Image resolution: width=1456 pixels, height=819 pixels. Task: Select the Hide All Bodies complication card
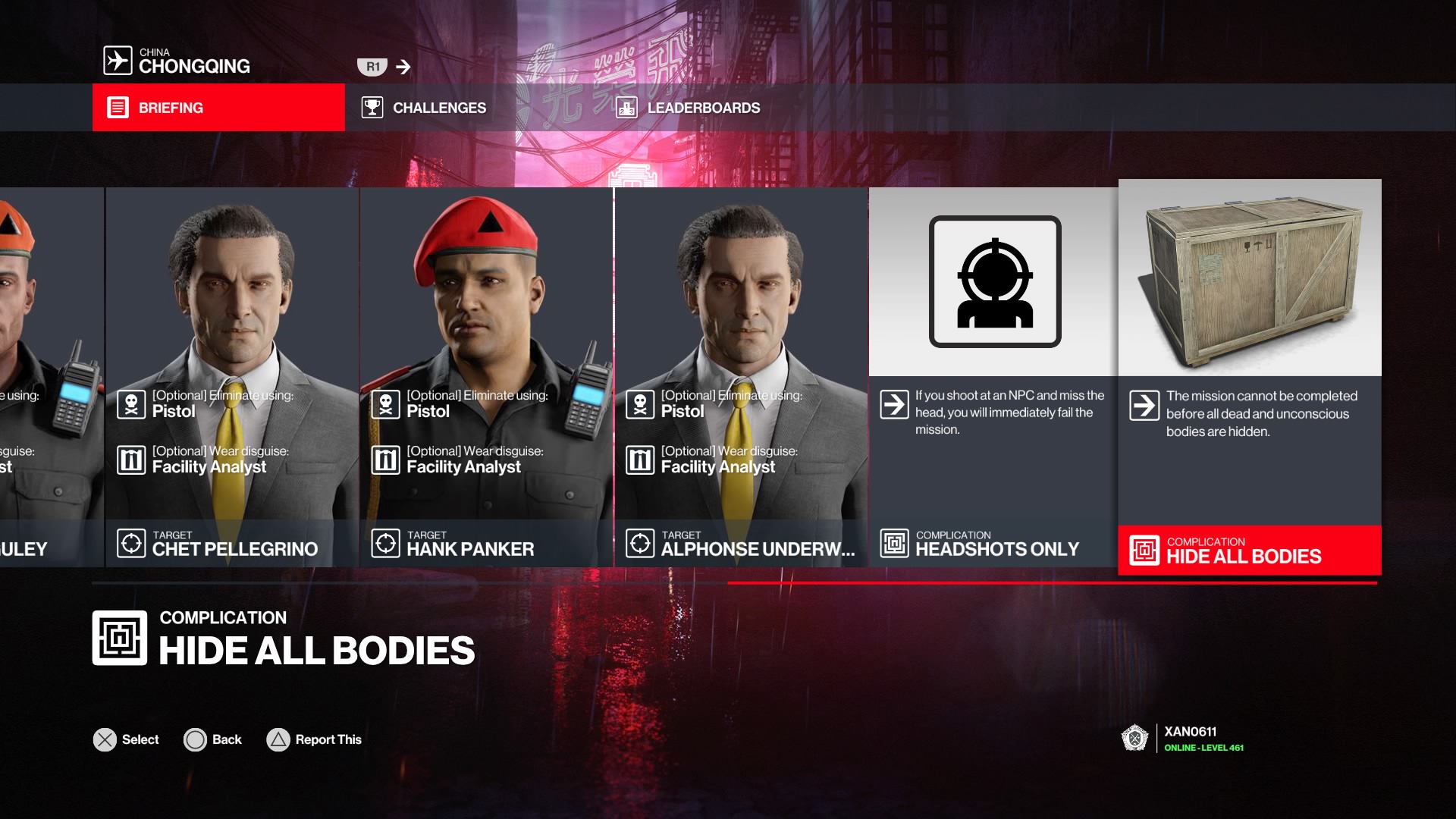(1250, 377)
